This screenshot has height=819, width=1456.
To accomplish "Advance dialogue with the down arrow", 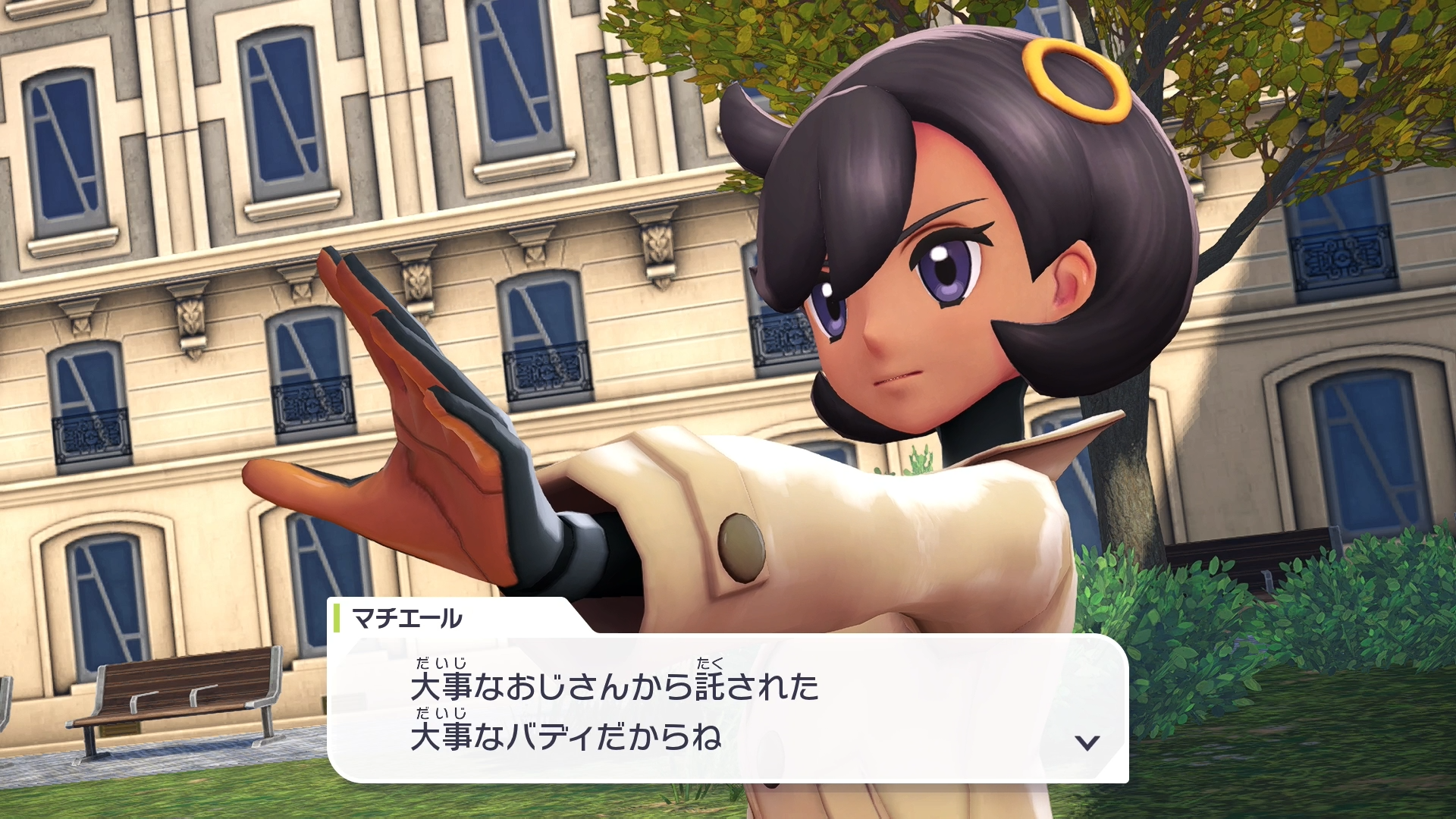I will (1087, 742).
